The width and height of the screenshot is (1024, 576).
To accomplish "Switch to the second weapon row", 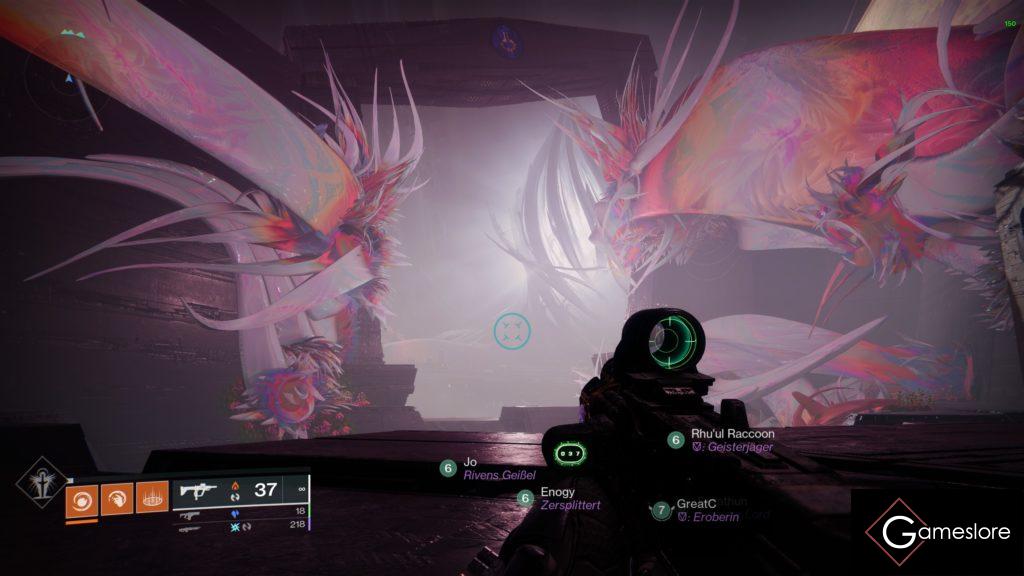I will coord(240,513).
